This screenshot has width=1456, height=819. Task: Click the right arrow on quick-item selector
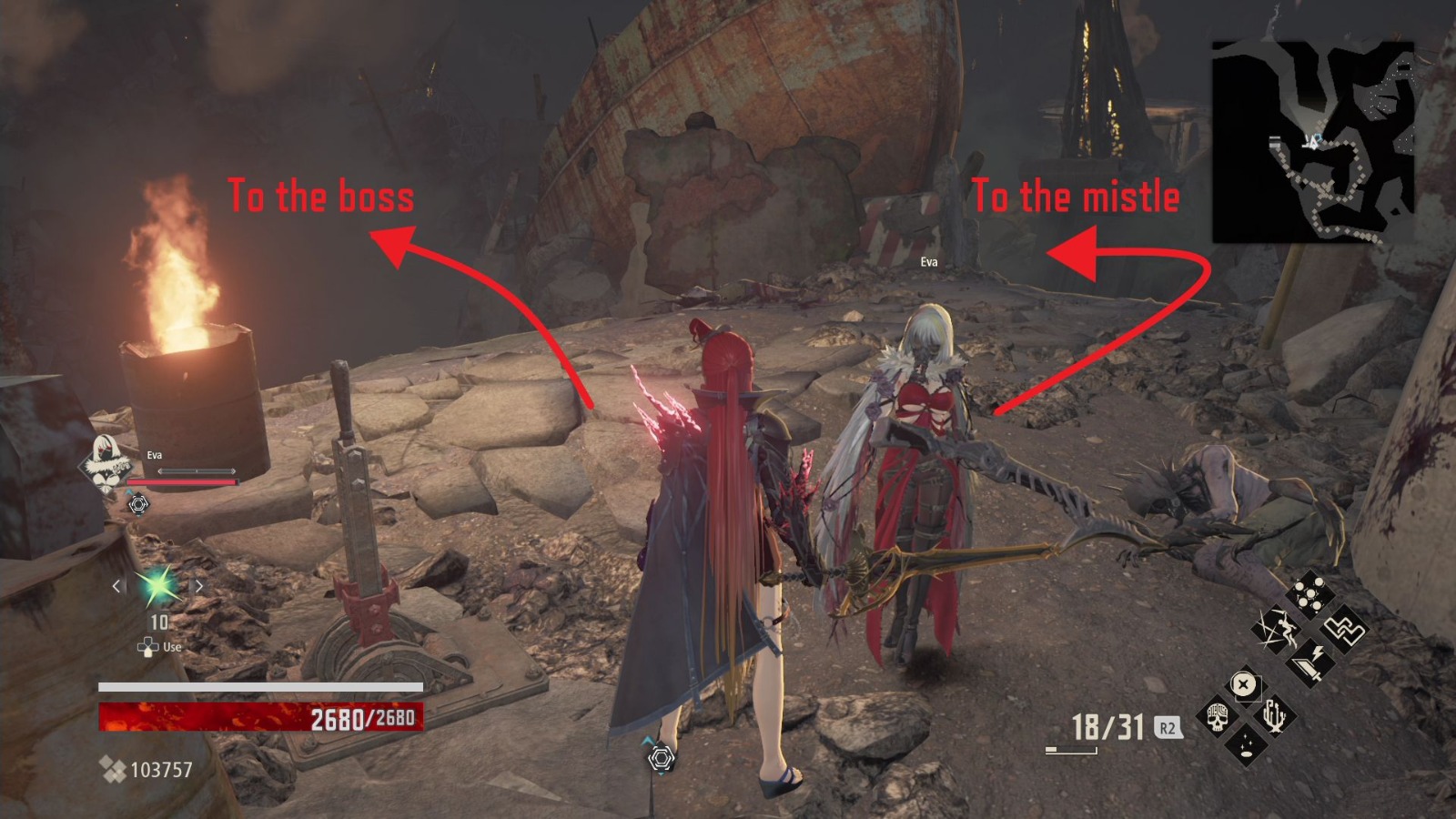tap(199, 587)
